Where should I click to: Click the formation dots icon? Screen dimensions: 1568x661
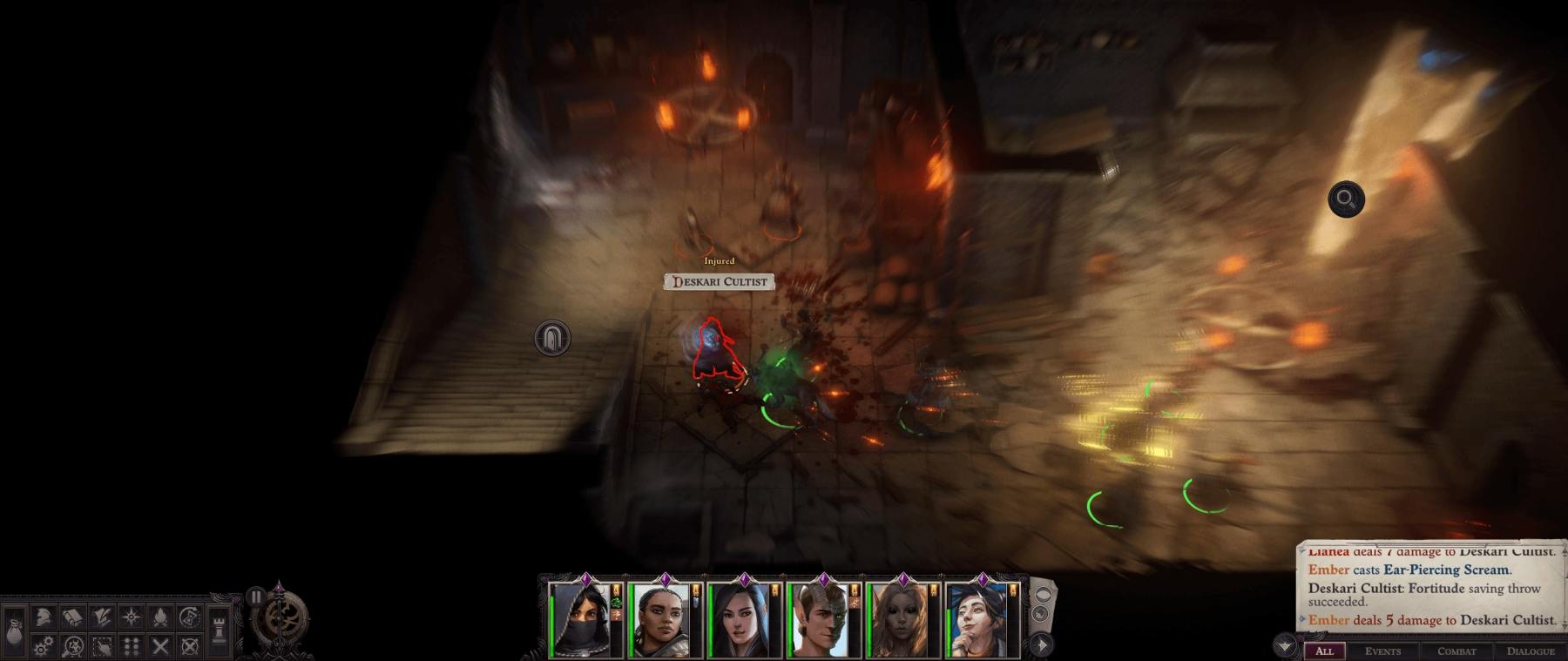(132, 646)
